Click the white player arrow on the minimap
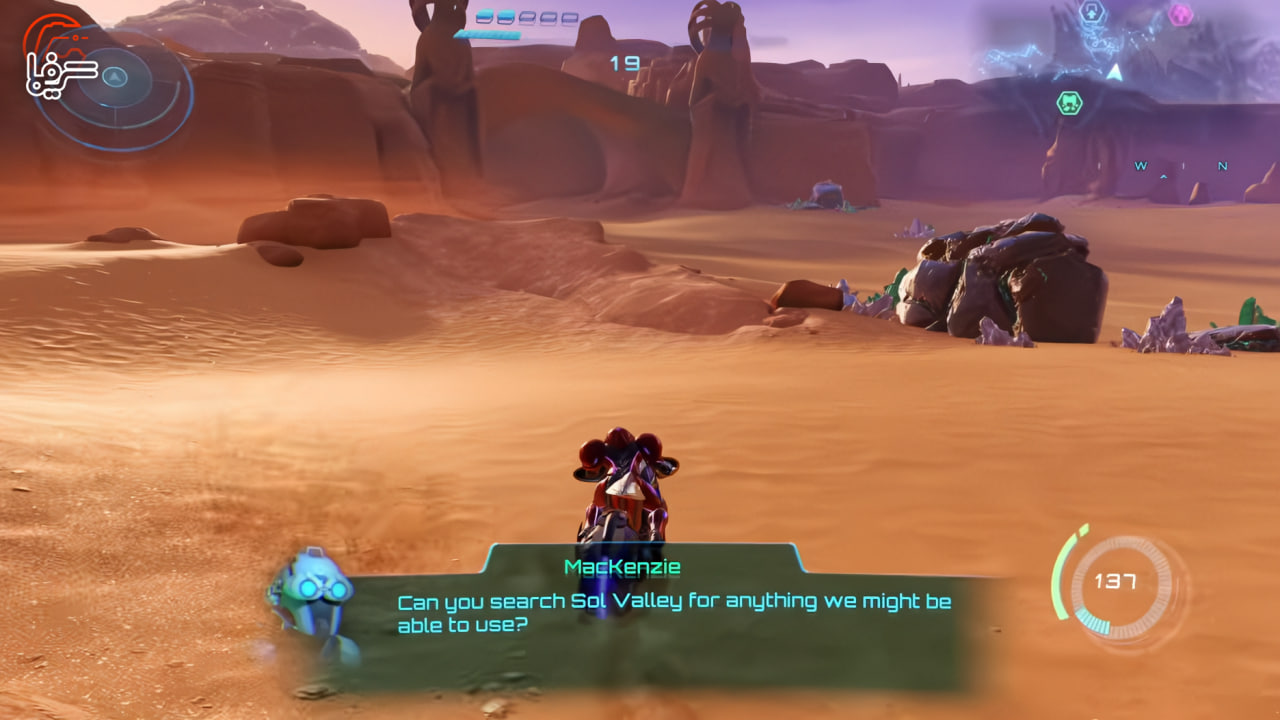Image resolution: width=1280 pixels, height=720 pixels. point(1114,71)
